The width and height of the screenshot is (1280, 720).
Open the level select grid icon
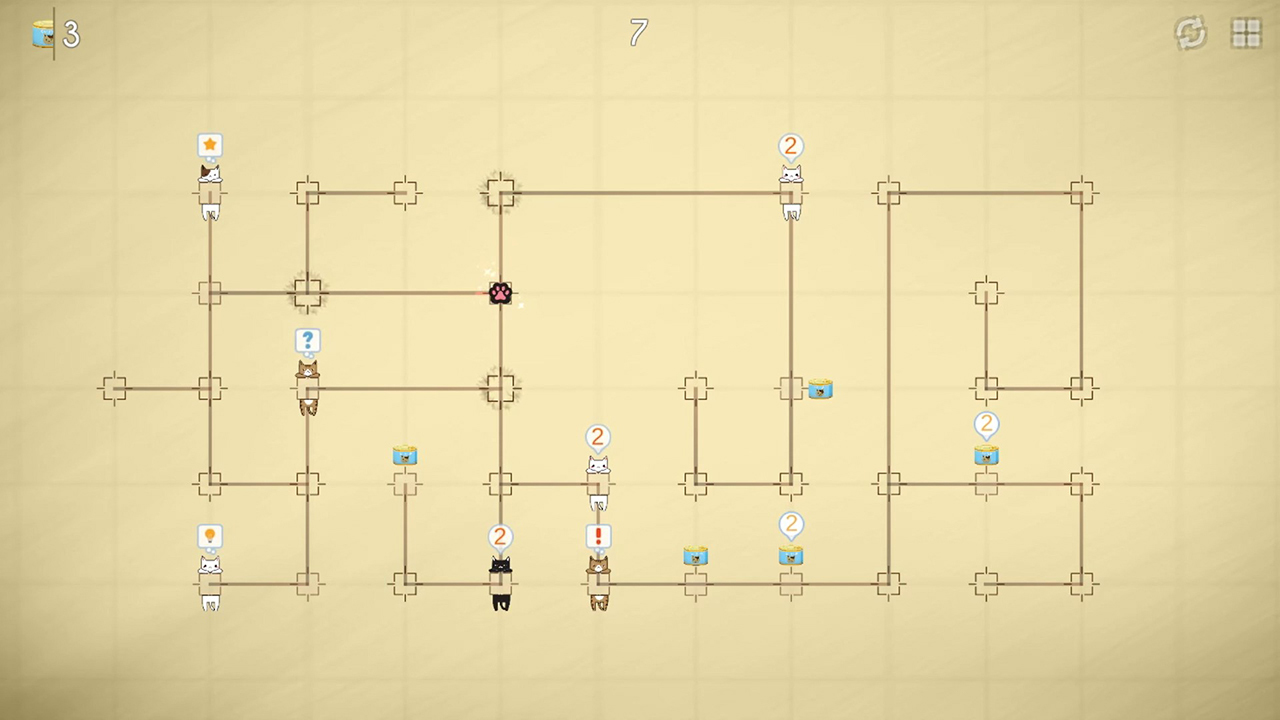tap(1246, 33)
